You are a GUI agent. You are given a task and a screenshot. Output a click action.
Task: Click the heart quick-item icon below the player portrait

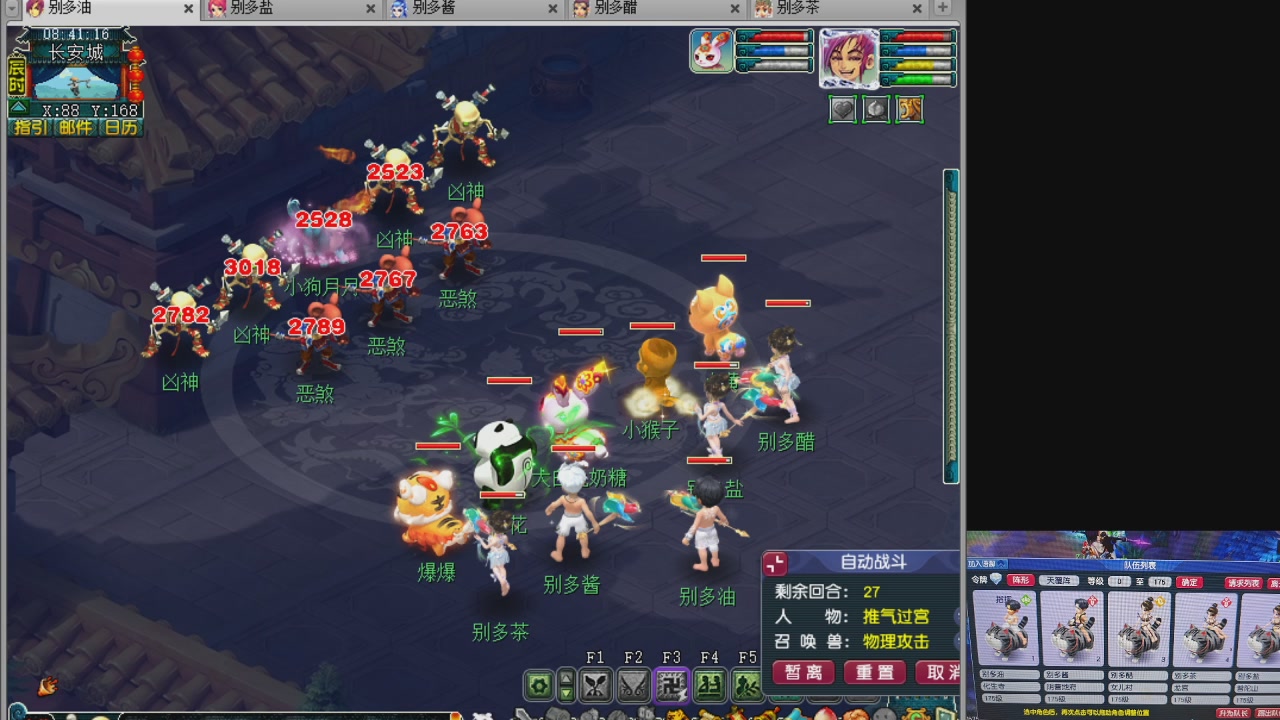[x=843, y=109]
